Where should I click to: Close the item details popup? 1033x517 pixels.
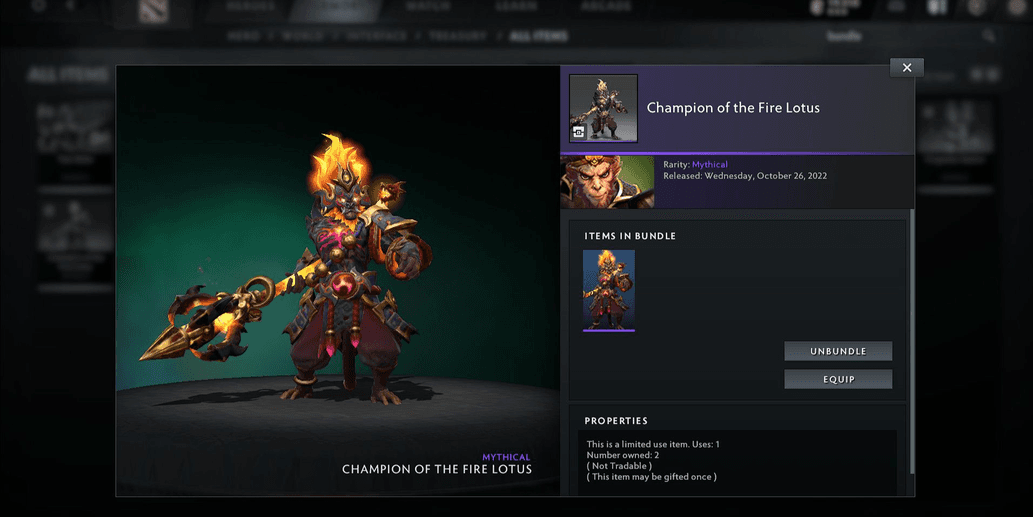click(x=906, y=68)
